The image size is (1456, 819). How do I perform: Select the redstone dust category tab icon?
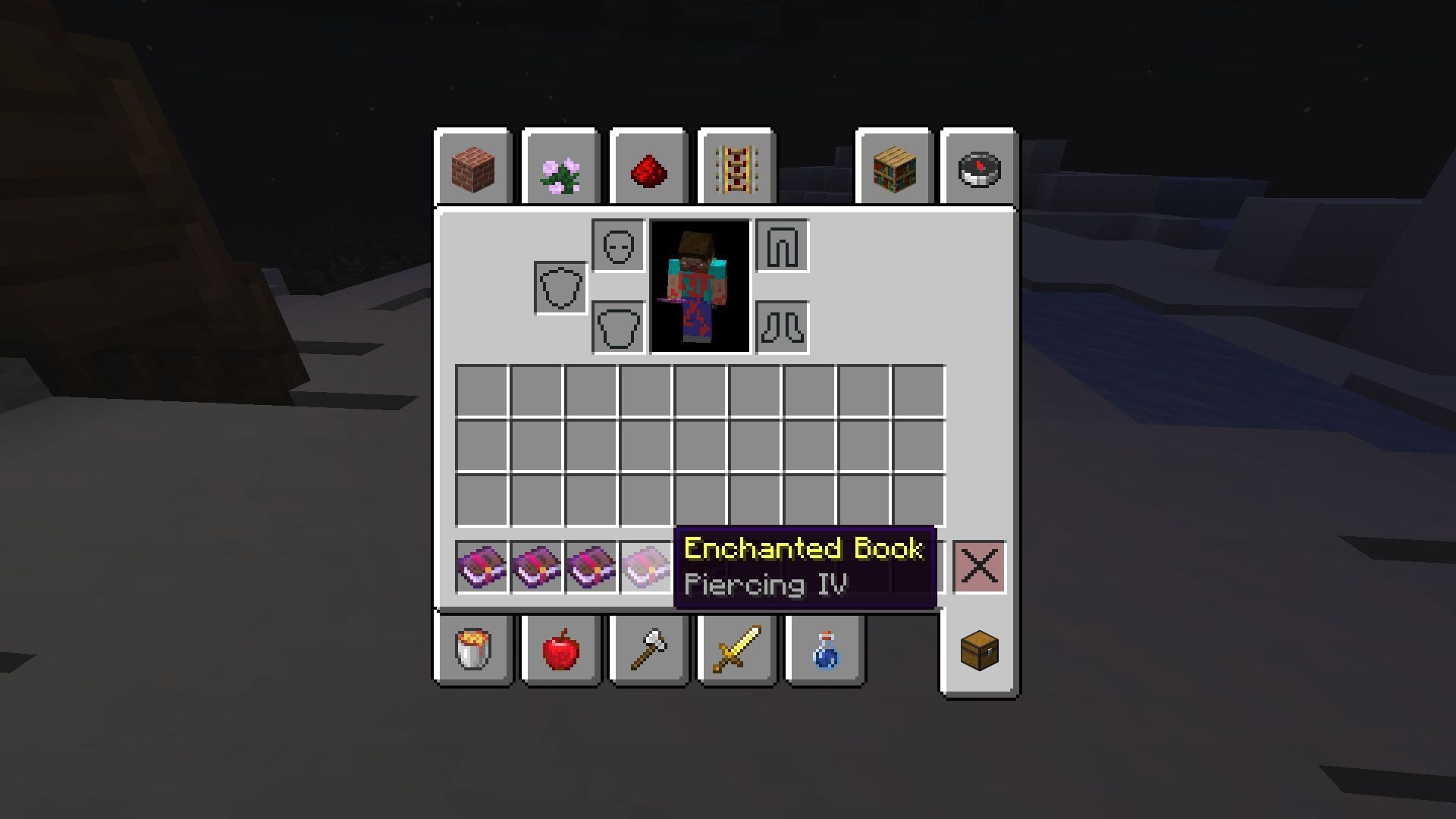pyautogui.click(x=649, y=169)
